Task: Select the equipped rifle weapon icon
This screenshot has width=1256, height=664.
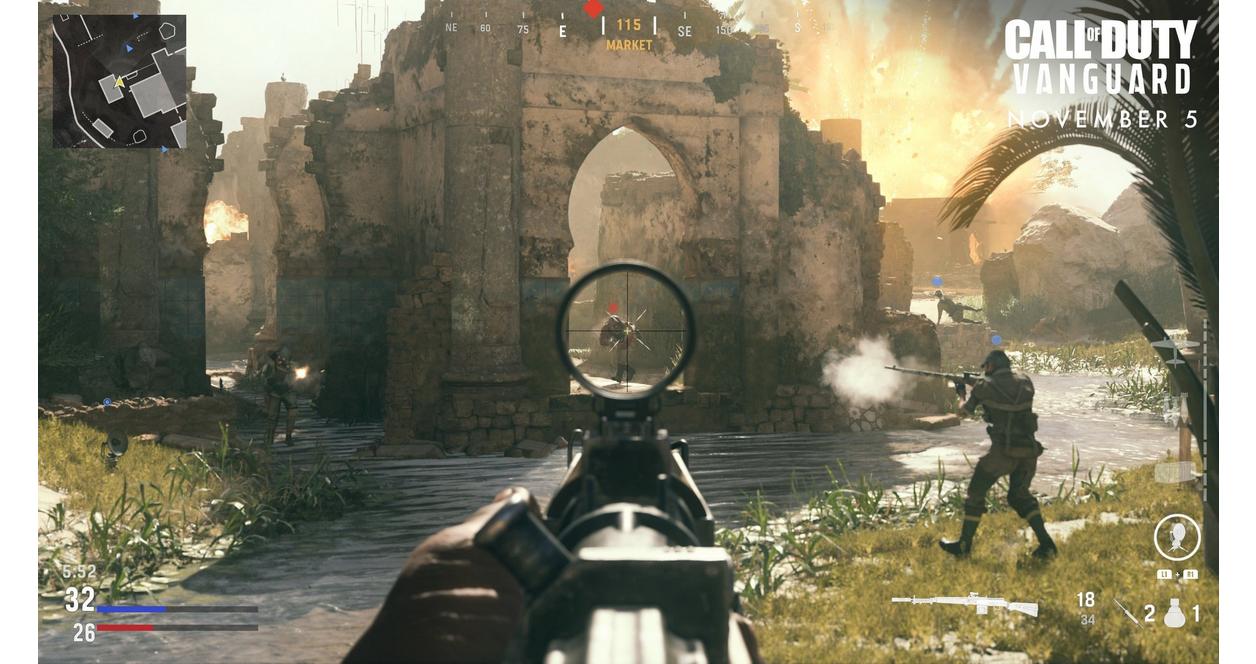Action: point(964,604)
